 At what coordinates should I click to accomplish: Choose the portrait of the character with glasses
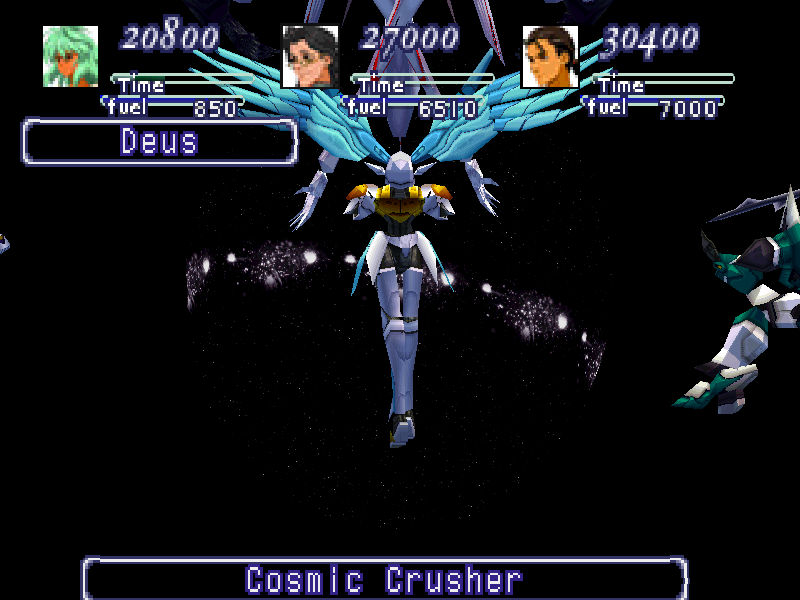click(310, 56)
